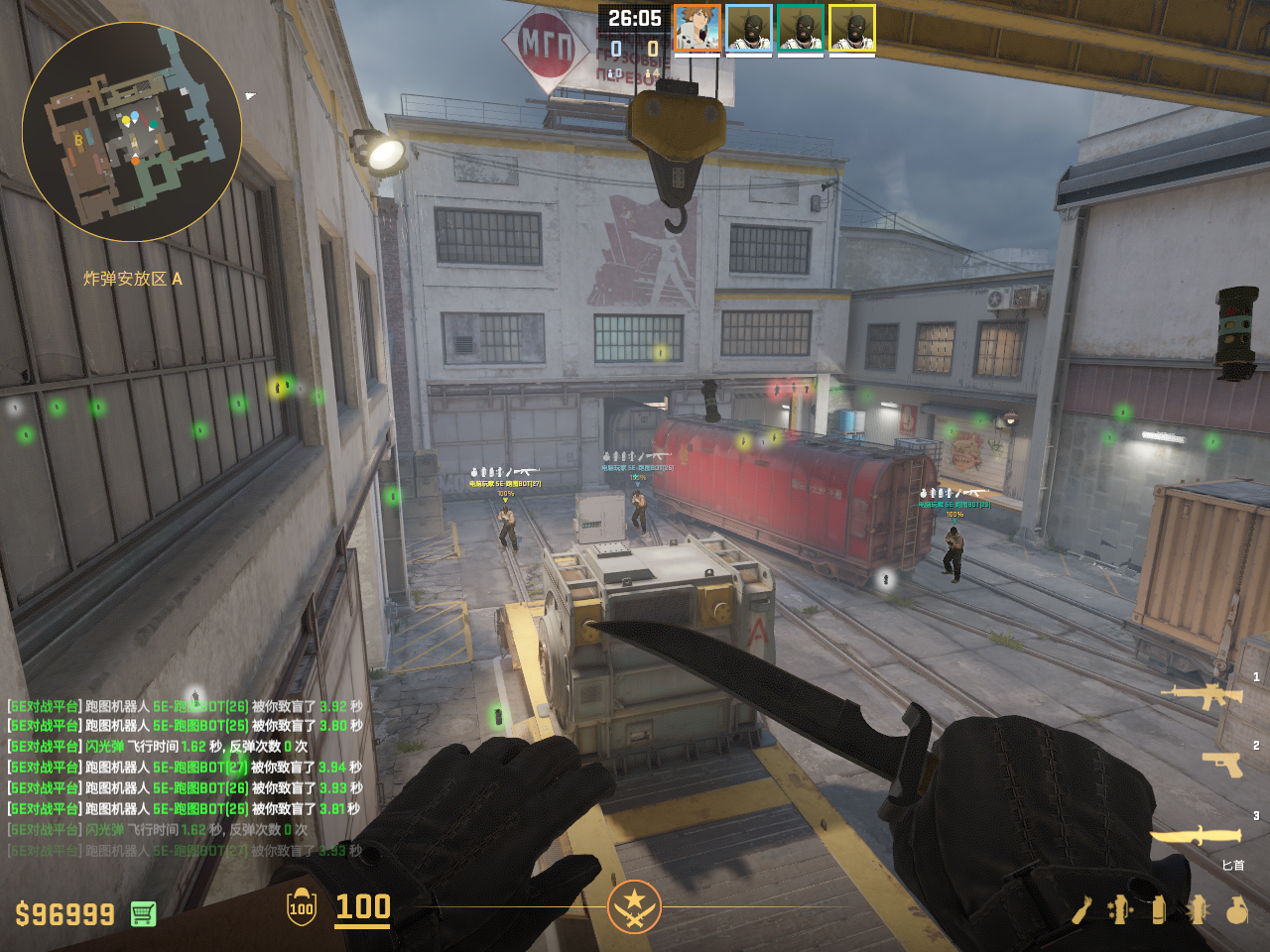Click the circular radar minimap

tap(132, 132)
